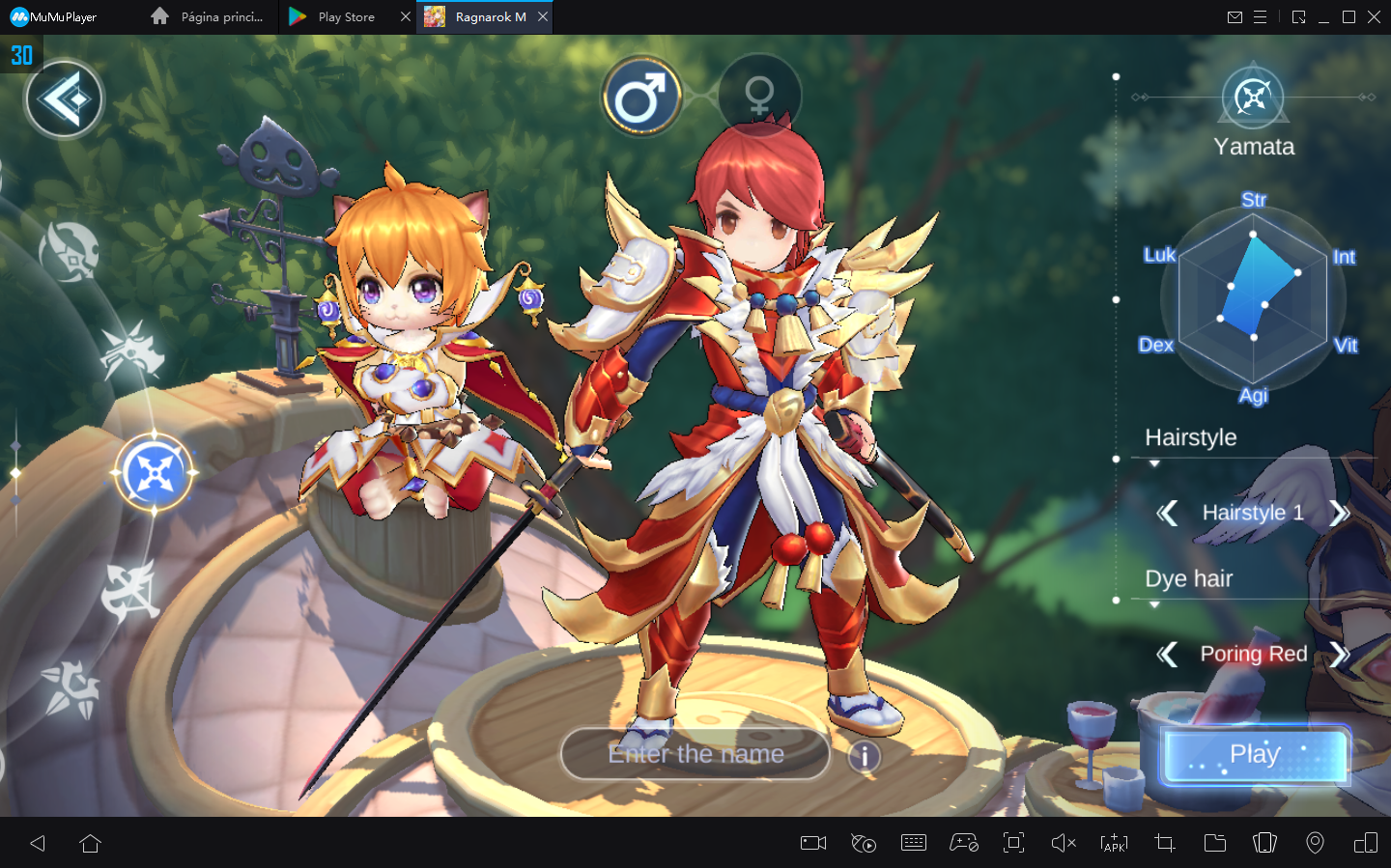Switch to the female gender symbol

(759, 95)
